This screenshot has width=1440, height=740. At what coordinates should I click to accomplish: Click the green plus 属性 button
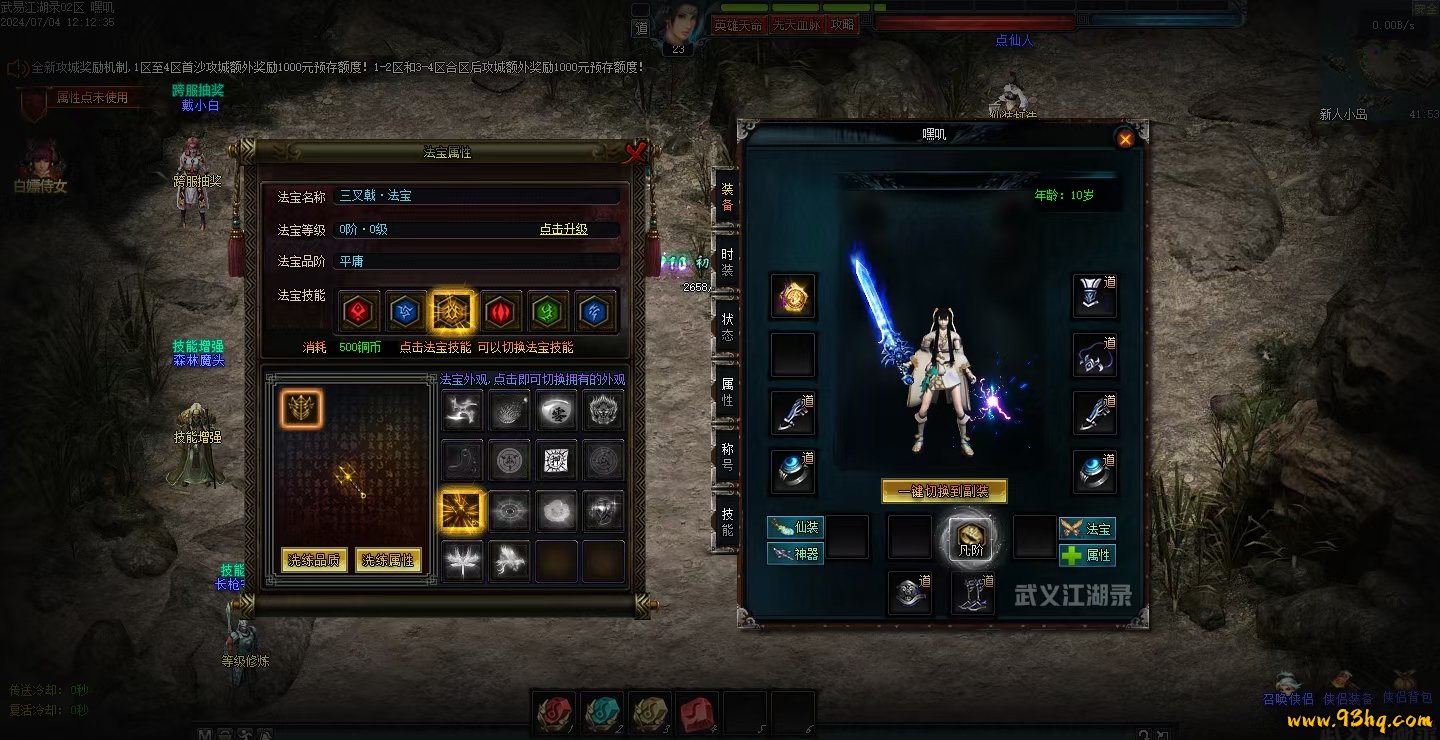[x=1087, y=555]
